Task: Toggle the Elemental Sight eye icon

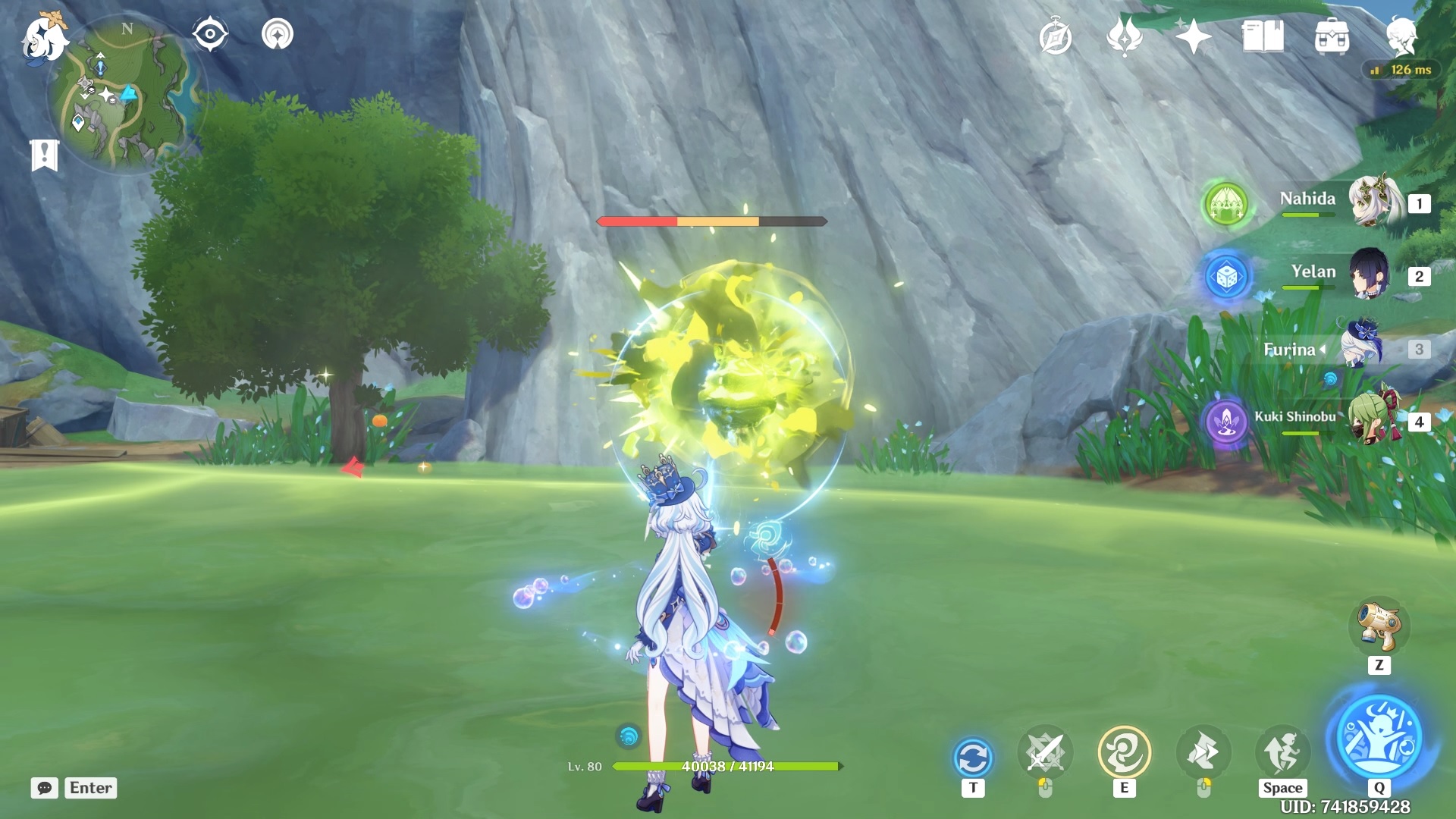Action: tap(210, 35)
